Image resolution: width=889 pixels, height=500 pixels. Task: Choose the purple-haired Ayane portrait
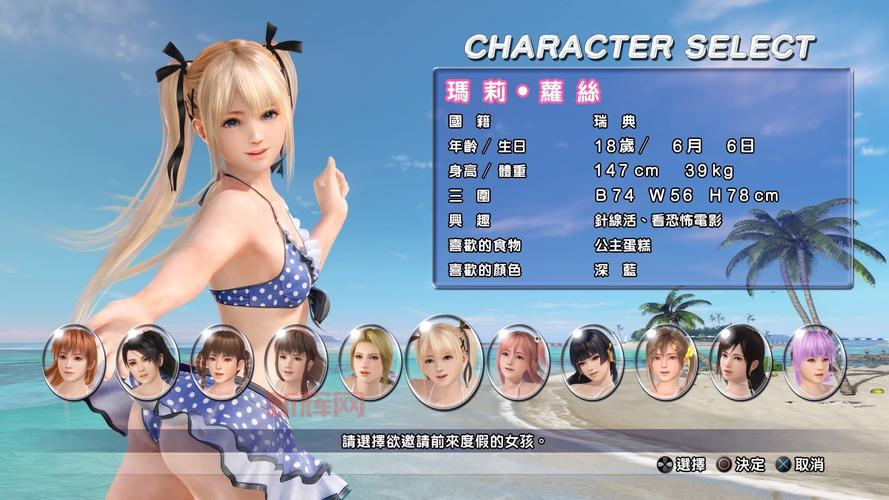pos(814,360)
